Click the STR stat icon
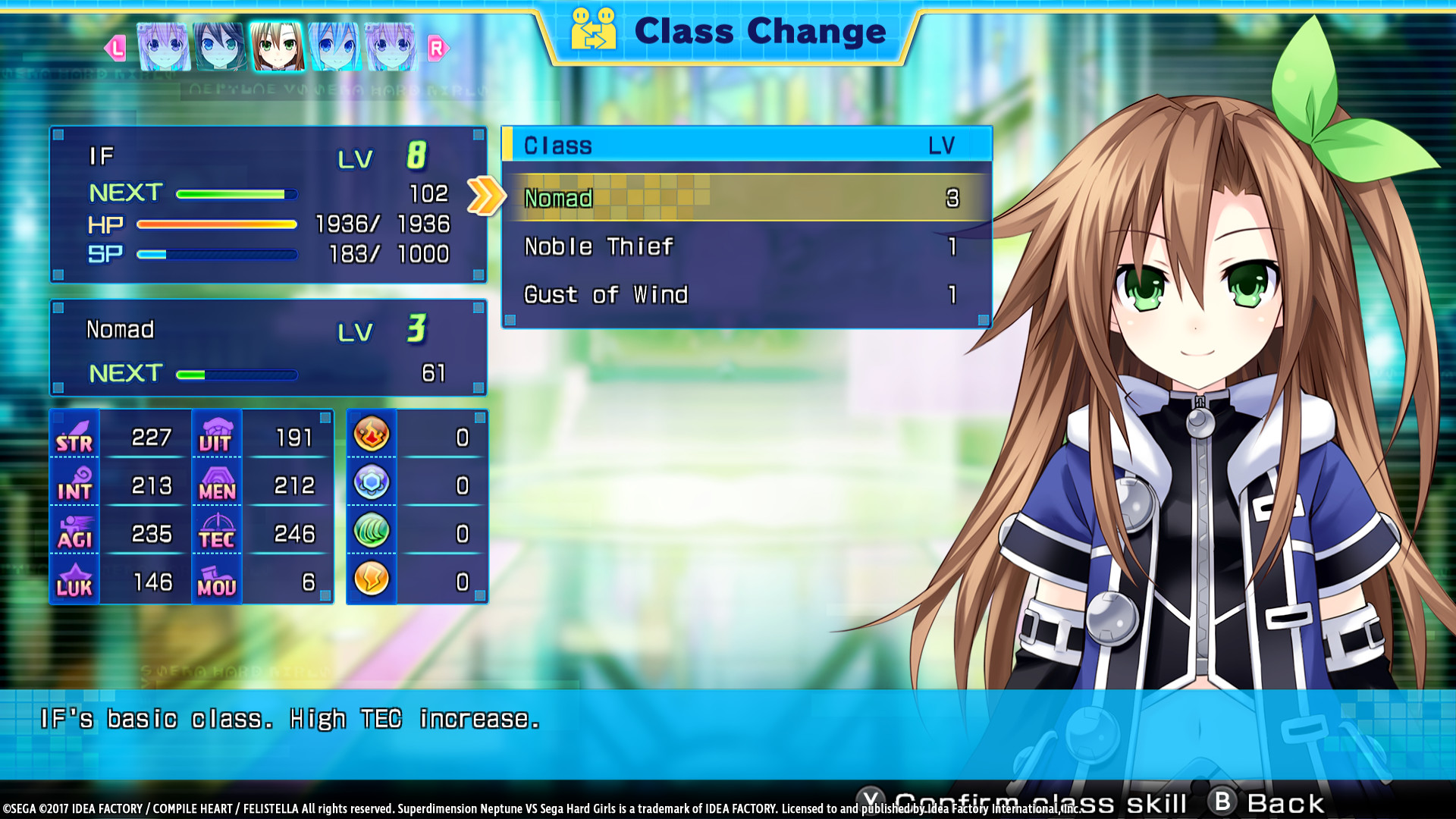Viewport: 1456px width, 819px height. [x=74, y=436]
